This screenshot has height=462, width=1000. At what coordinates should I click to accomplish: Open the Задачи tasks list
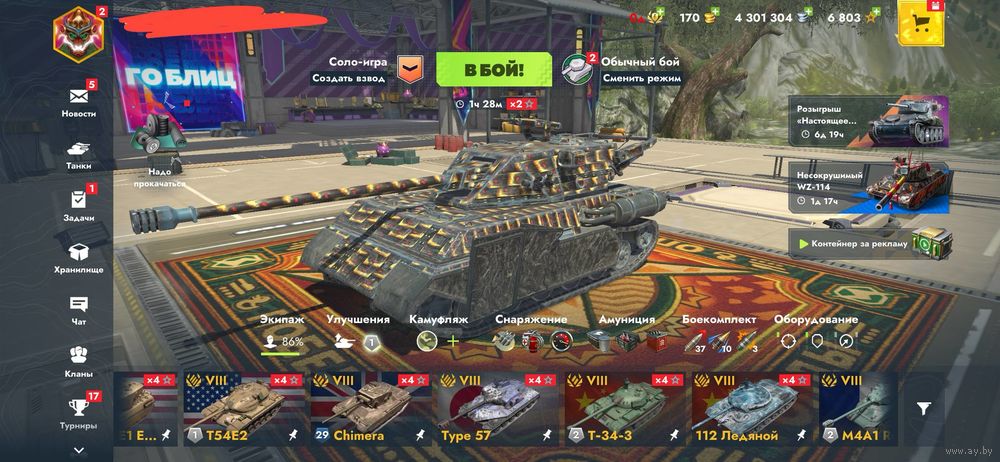[x=79, y=203]
